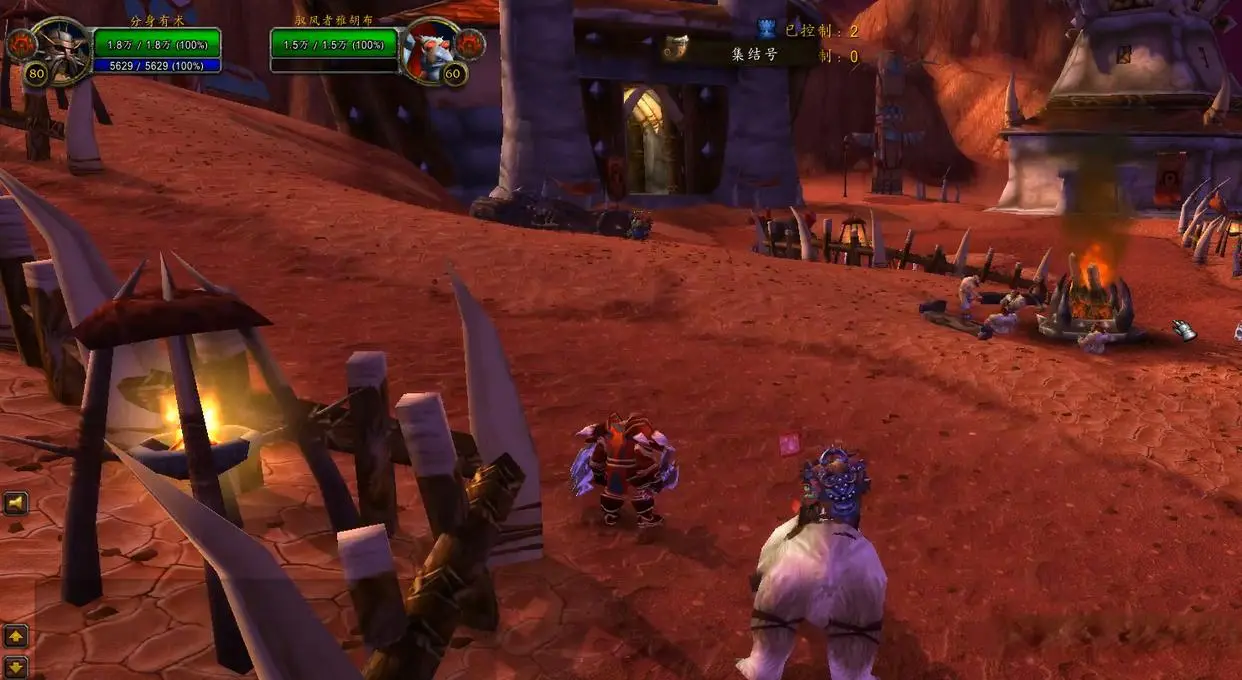The width and height of the screenshot is (1242, 680).
Task: Click the Horde emblem beside target portrait
Action: coord(470,43)
